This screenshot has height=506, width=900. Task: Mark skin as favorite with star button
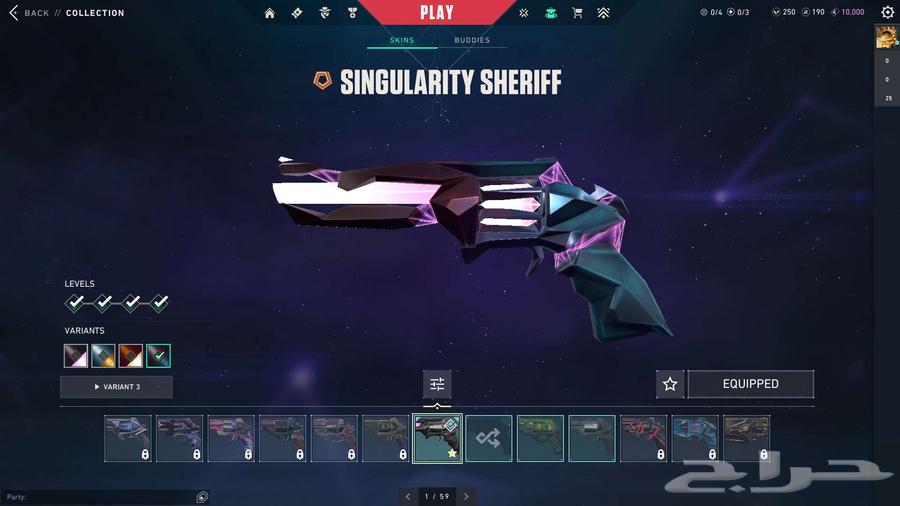670,384
